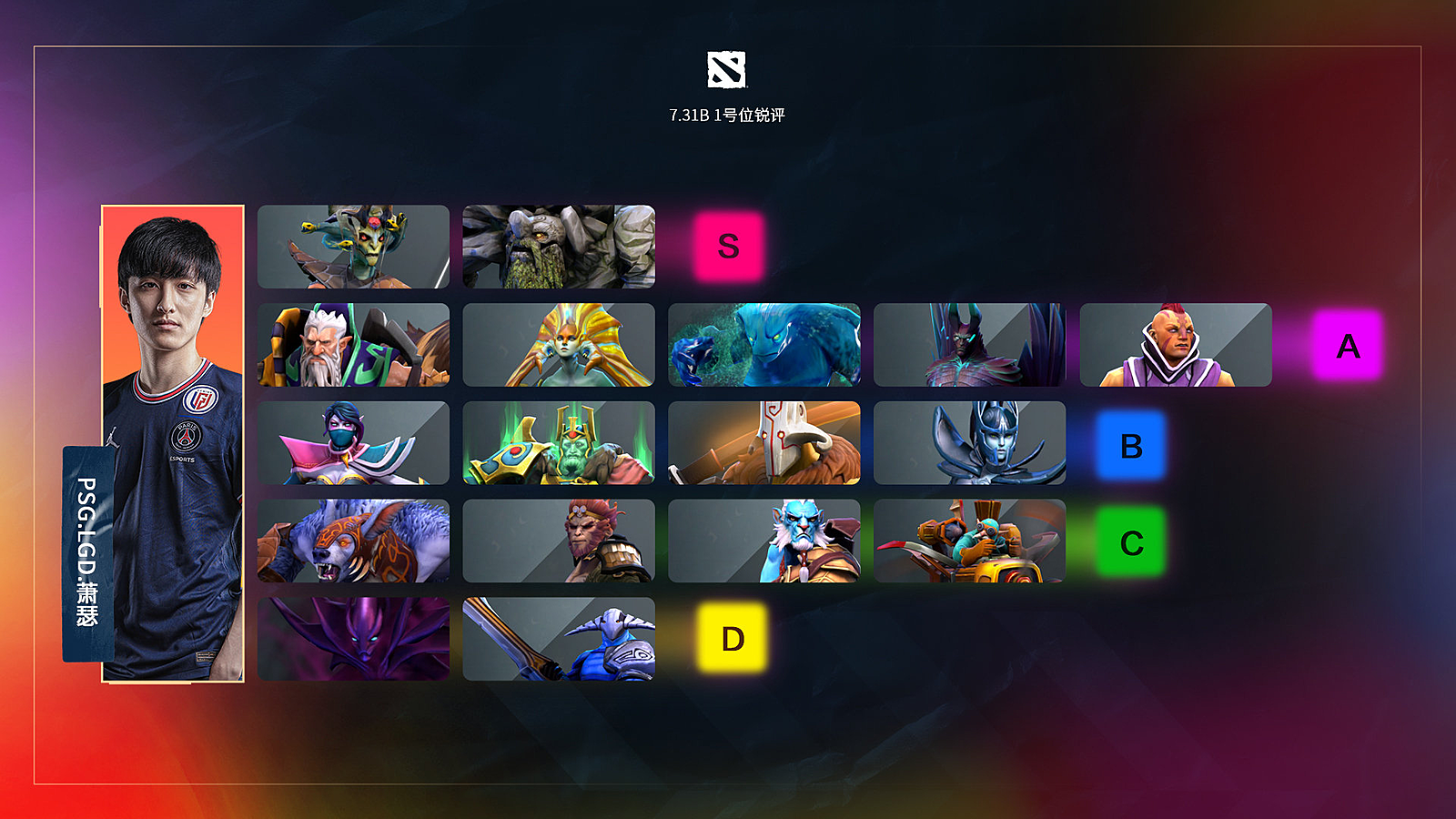Click the Lone Druid hero portrait
1456x819 pixels.
353,345
